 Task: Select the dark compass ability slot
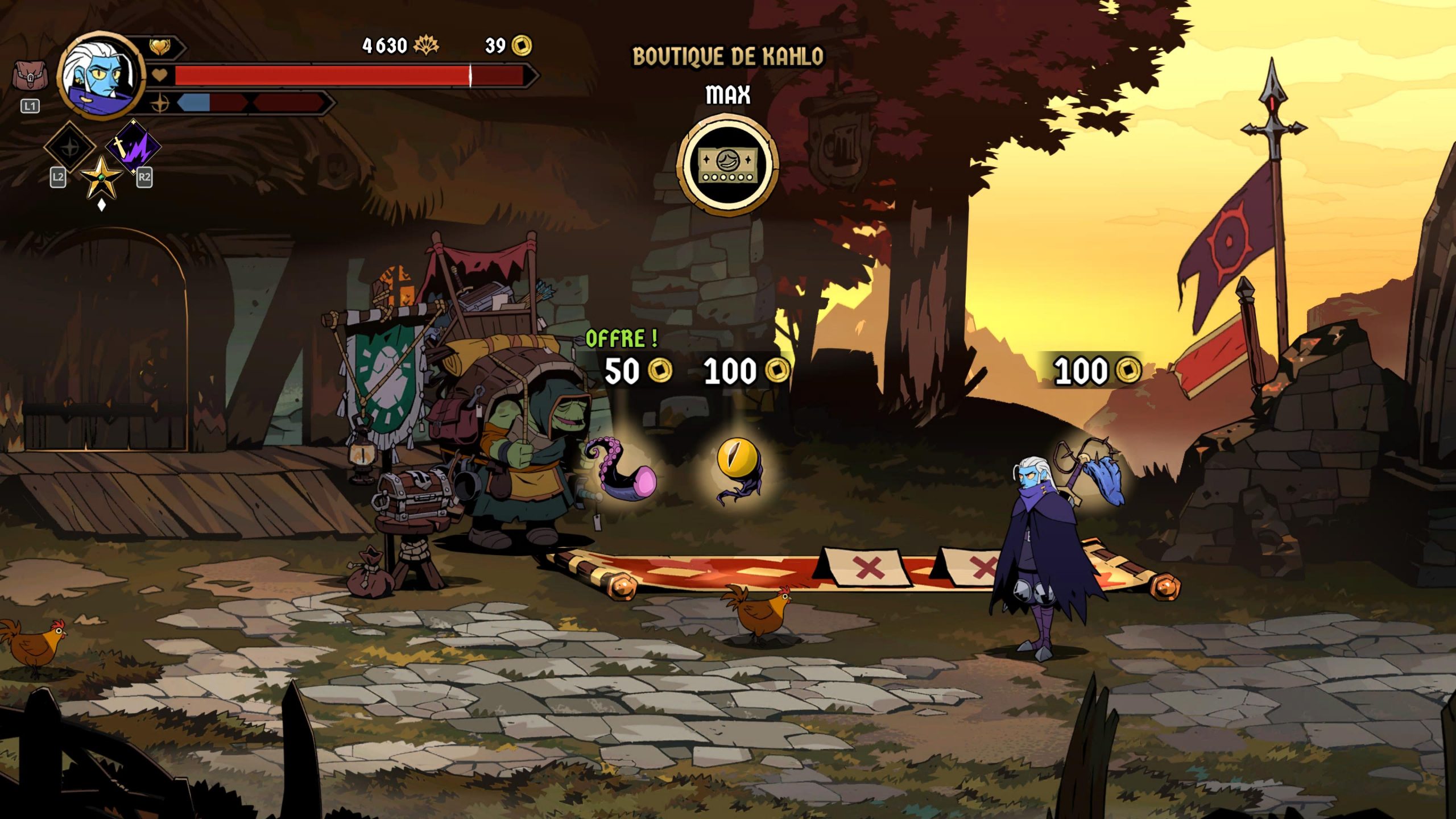pos(70,147)
